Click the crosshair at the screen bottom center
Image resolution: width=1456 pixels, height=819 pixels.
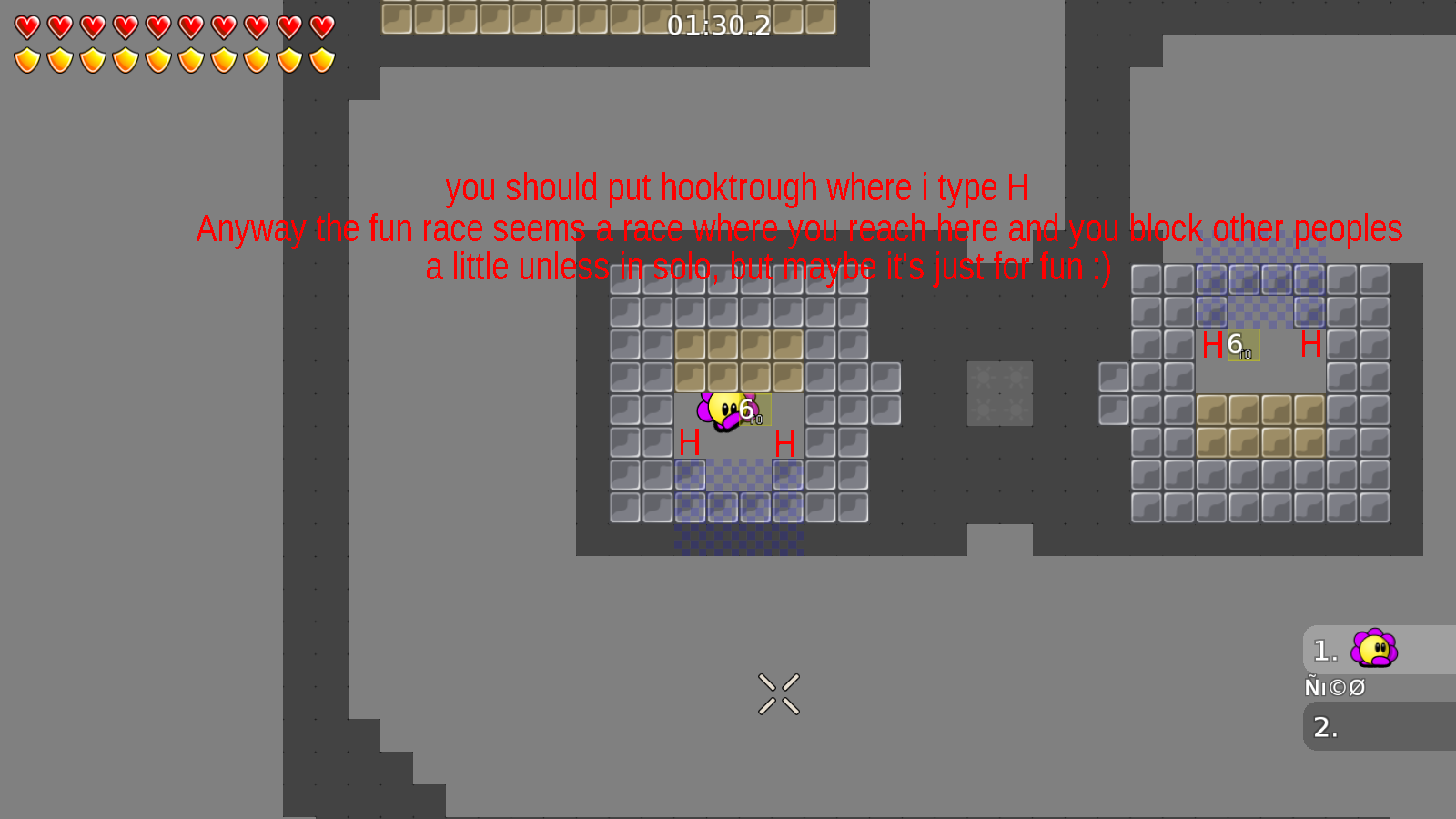(778, 693)
